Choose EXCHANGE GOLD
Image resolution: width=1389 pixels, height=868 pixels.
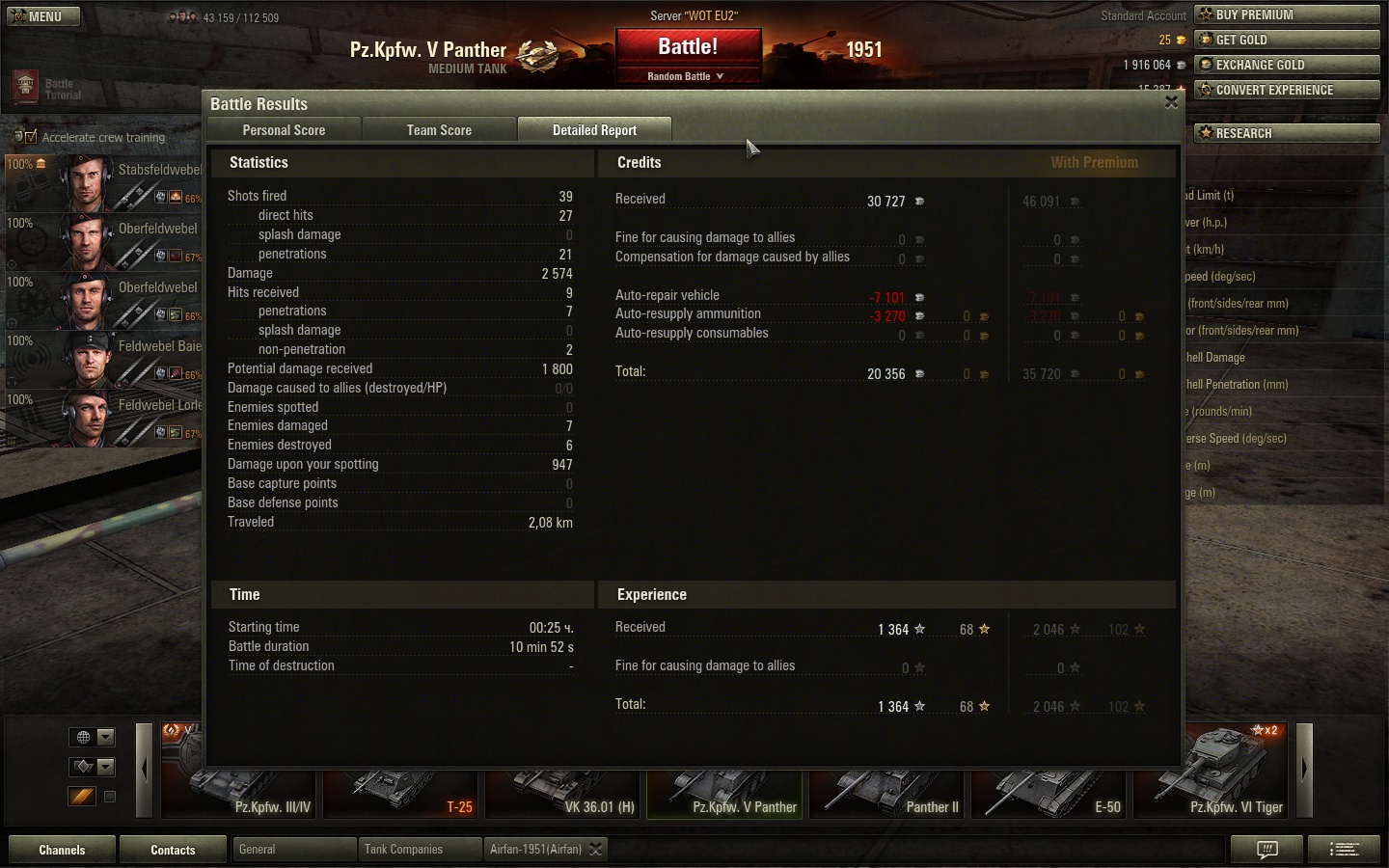click(1287, 65)
